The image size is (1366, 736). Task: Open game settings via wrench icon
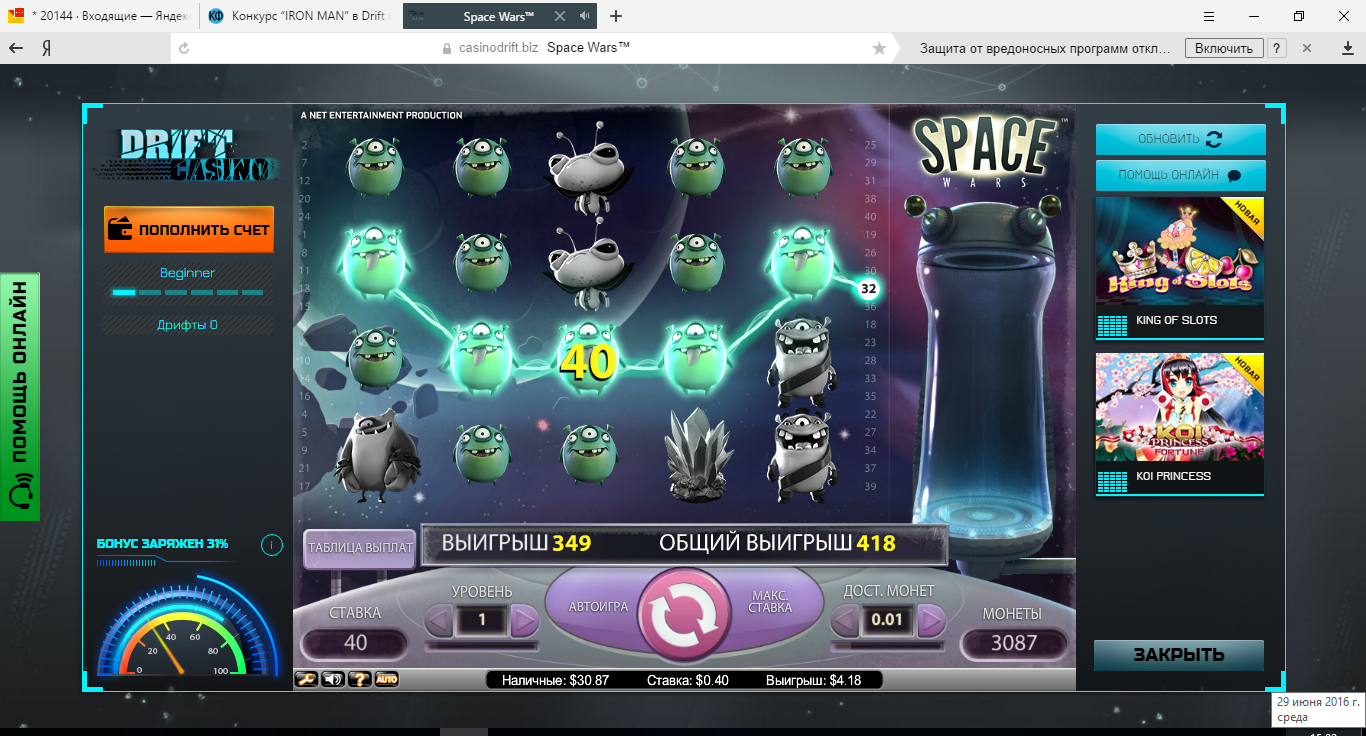[307, 680]
